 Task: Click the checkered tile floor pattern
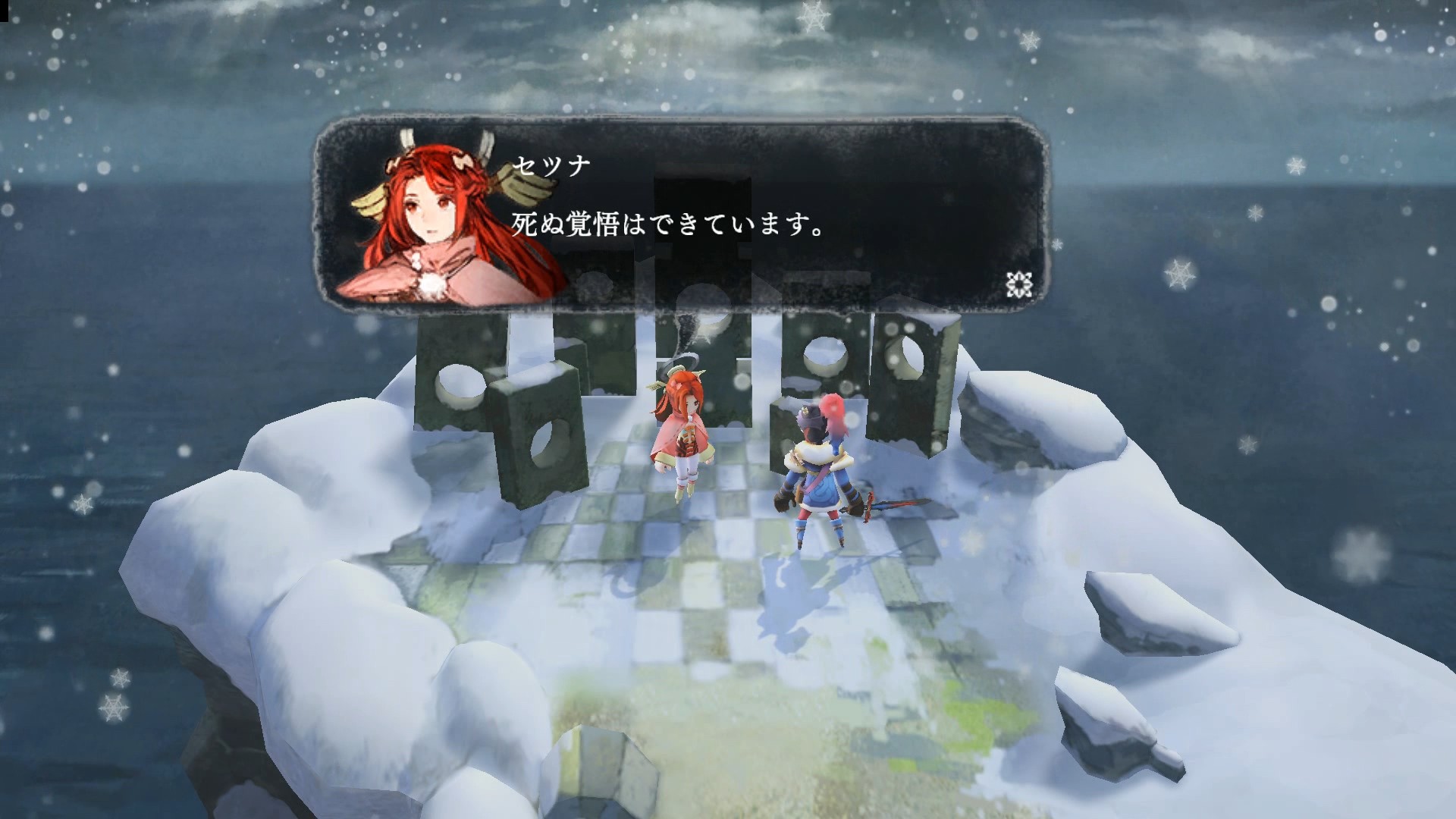682,591
